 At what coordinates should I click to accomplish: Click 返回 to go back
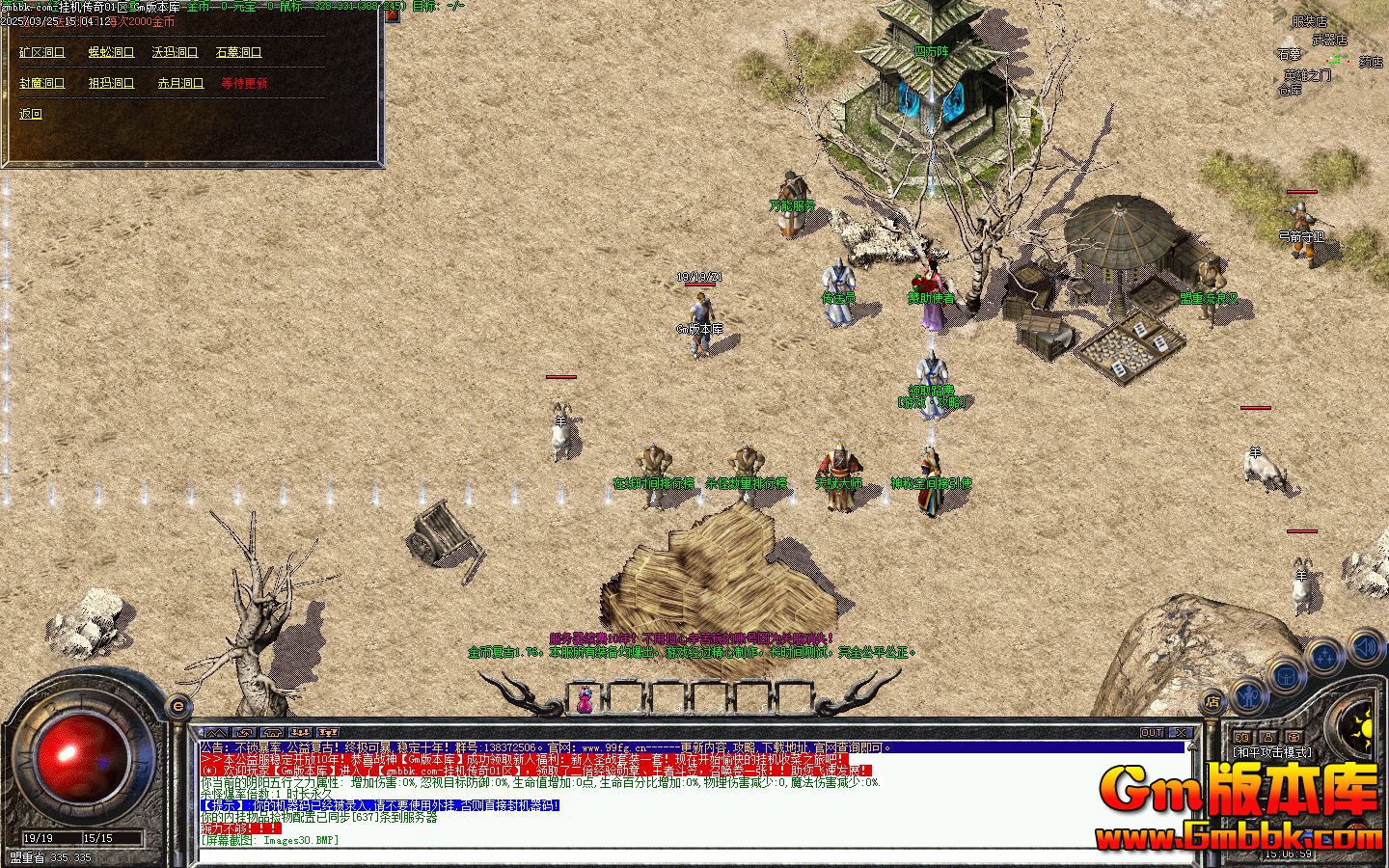[x=31, y=114]
